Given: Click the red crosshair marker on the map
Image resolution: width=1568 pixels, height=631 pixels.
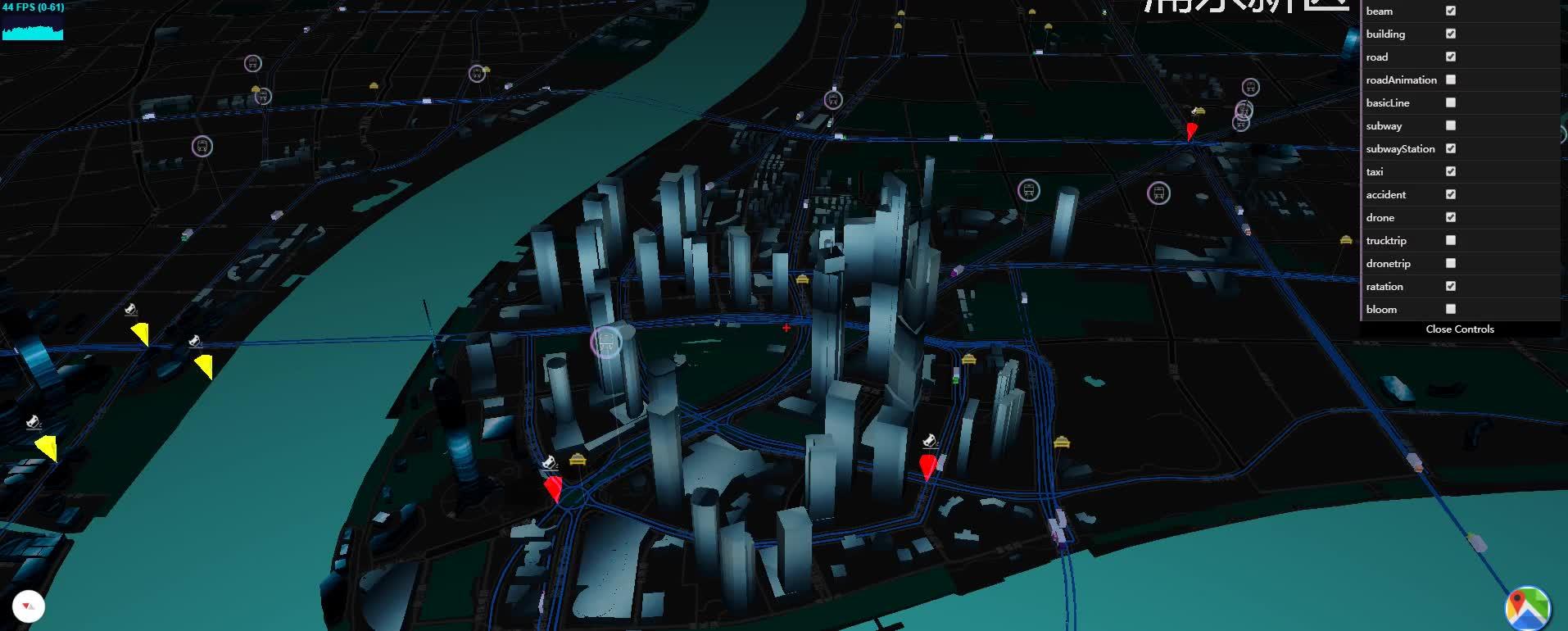Looking at the screenshot, I should (786, 328).
